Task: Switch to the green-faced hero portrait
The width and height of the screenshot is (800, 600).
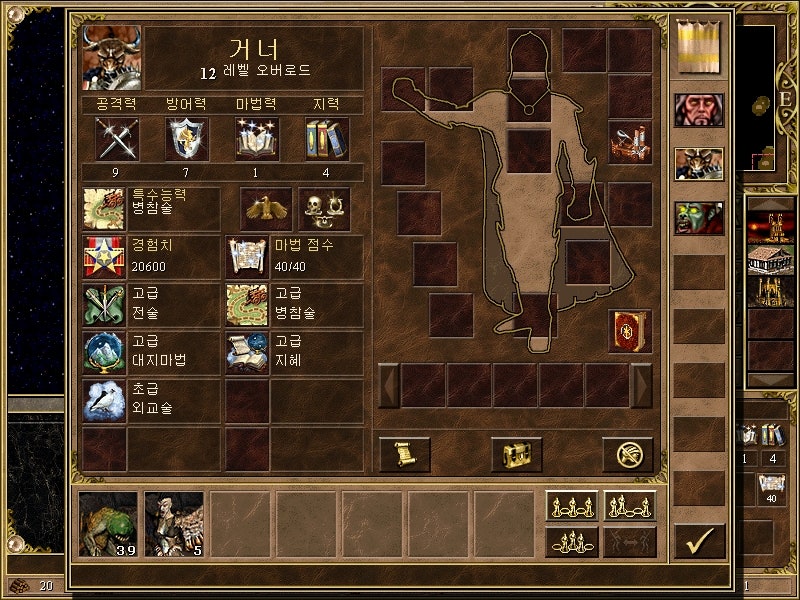Action: [699, 217]
